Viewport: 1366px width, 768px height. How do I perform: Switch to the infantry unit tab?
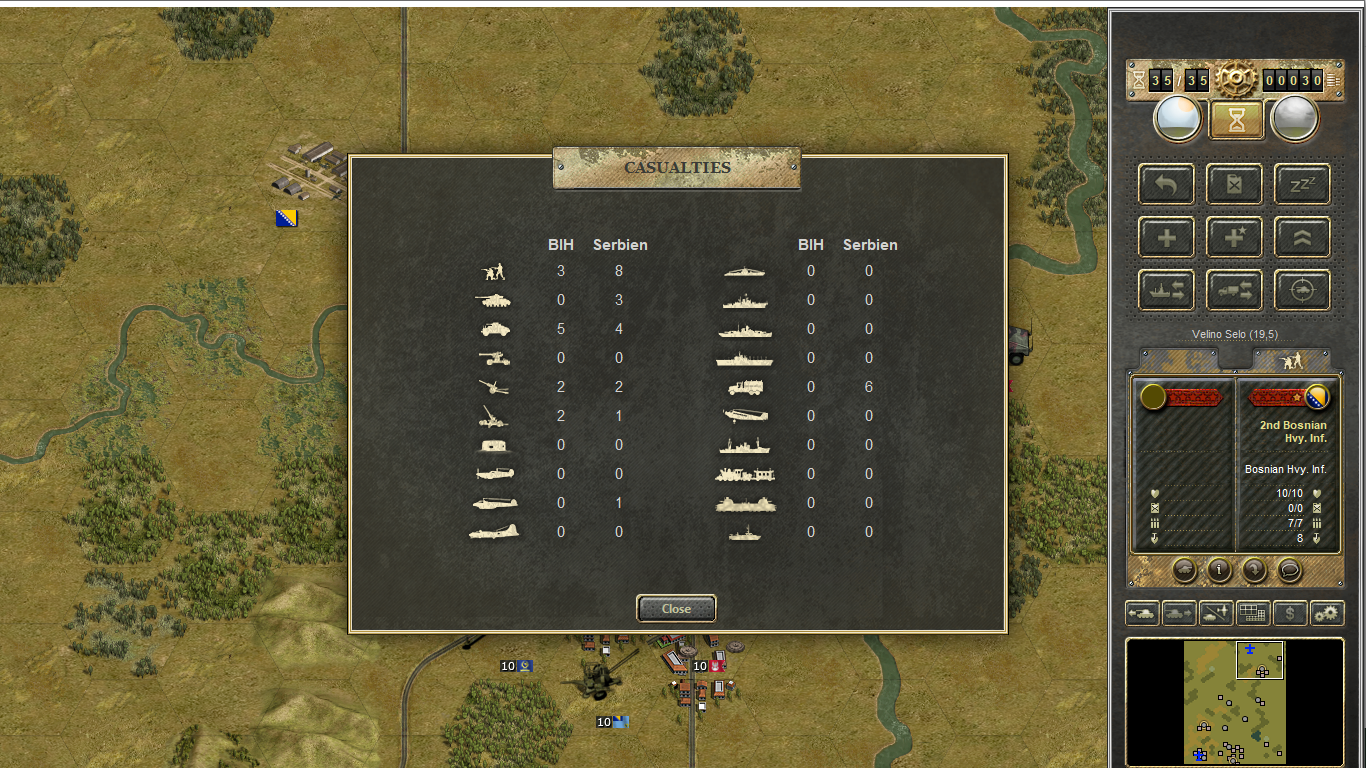pos(1291,360)
